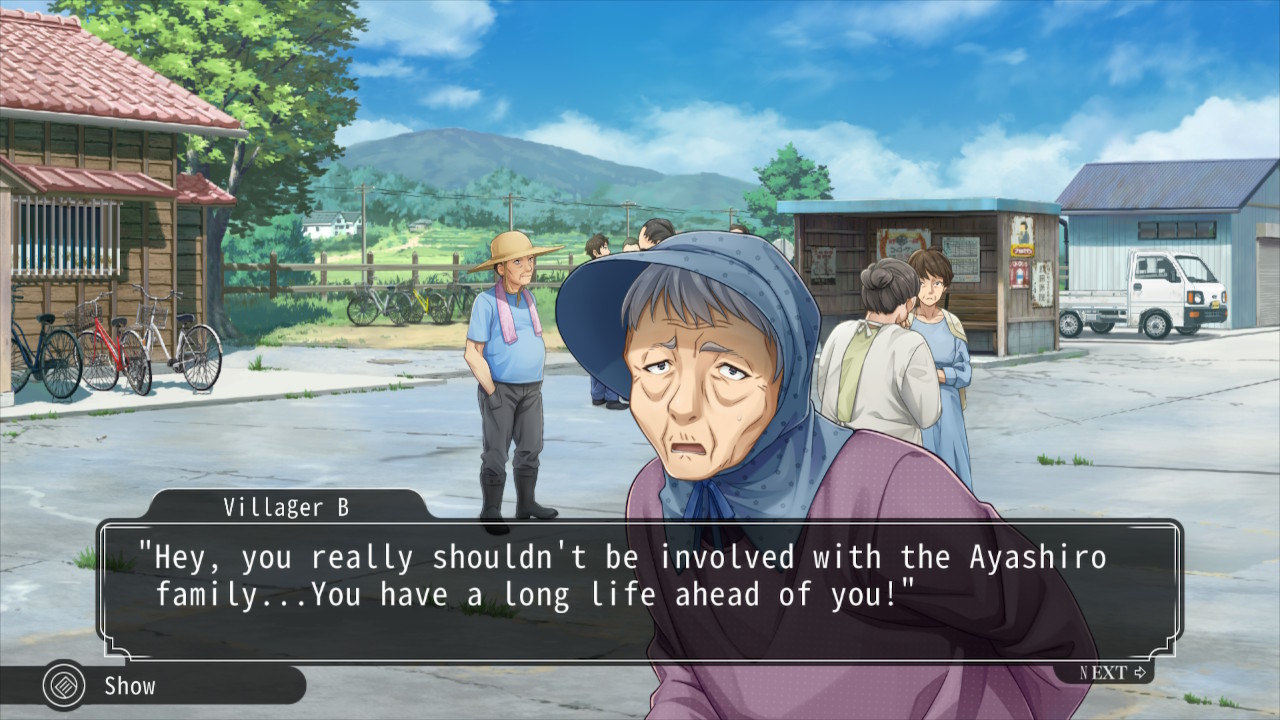Advance dialogue with the NEXT button

(1114, 672)
